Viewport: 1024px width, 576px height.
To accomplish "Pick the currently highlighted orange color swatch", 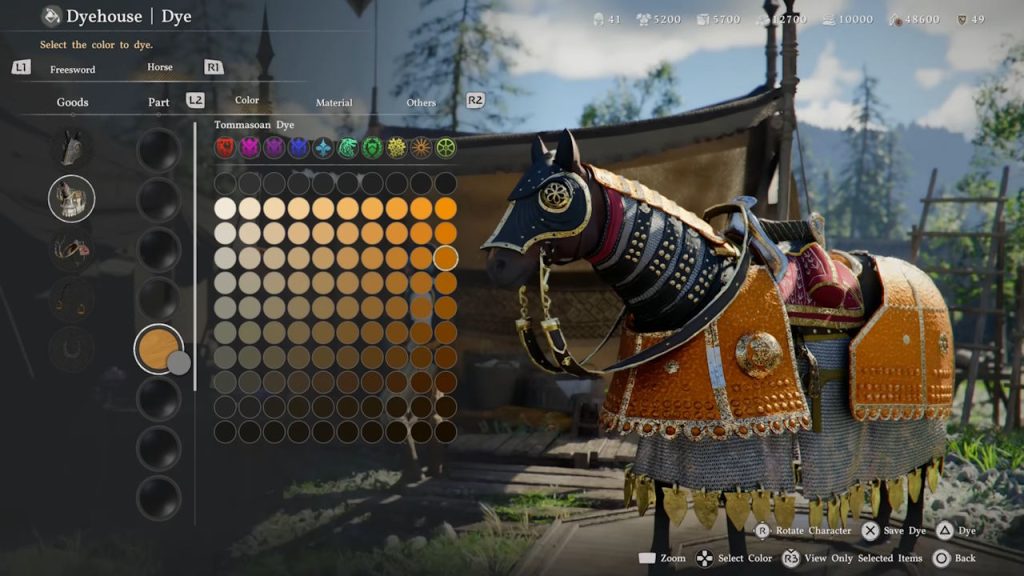I will coord(445,257).
